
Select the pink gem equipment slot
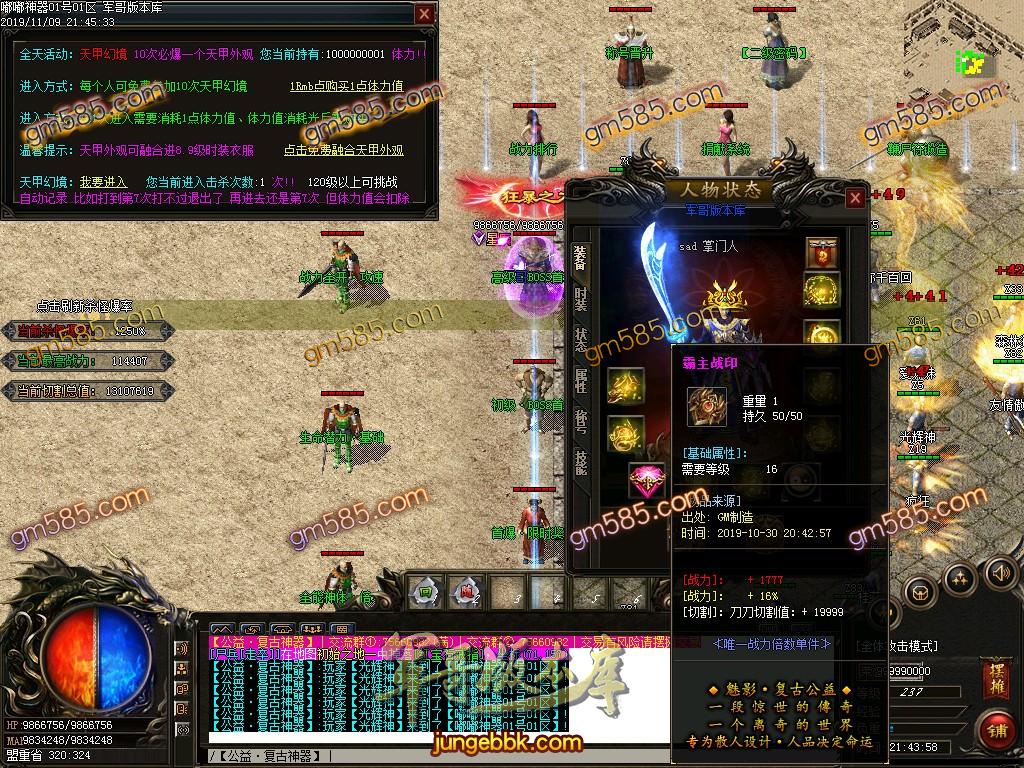click(x=646, y=481)
